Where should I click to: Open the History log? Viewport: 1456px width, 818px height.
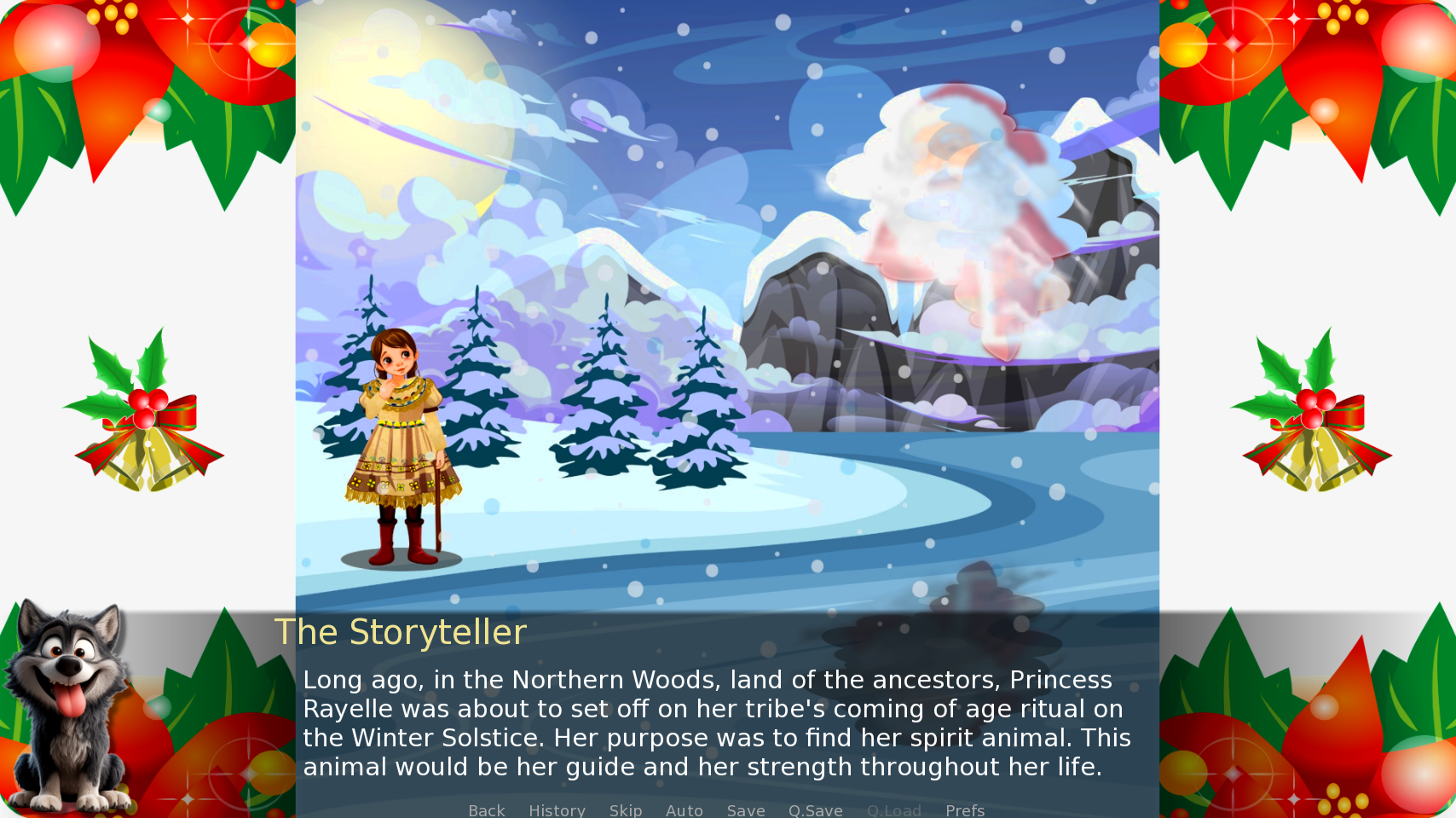[557, 810]
